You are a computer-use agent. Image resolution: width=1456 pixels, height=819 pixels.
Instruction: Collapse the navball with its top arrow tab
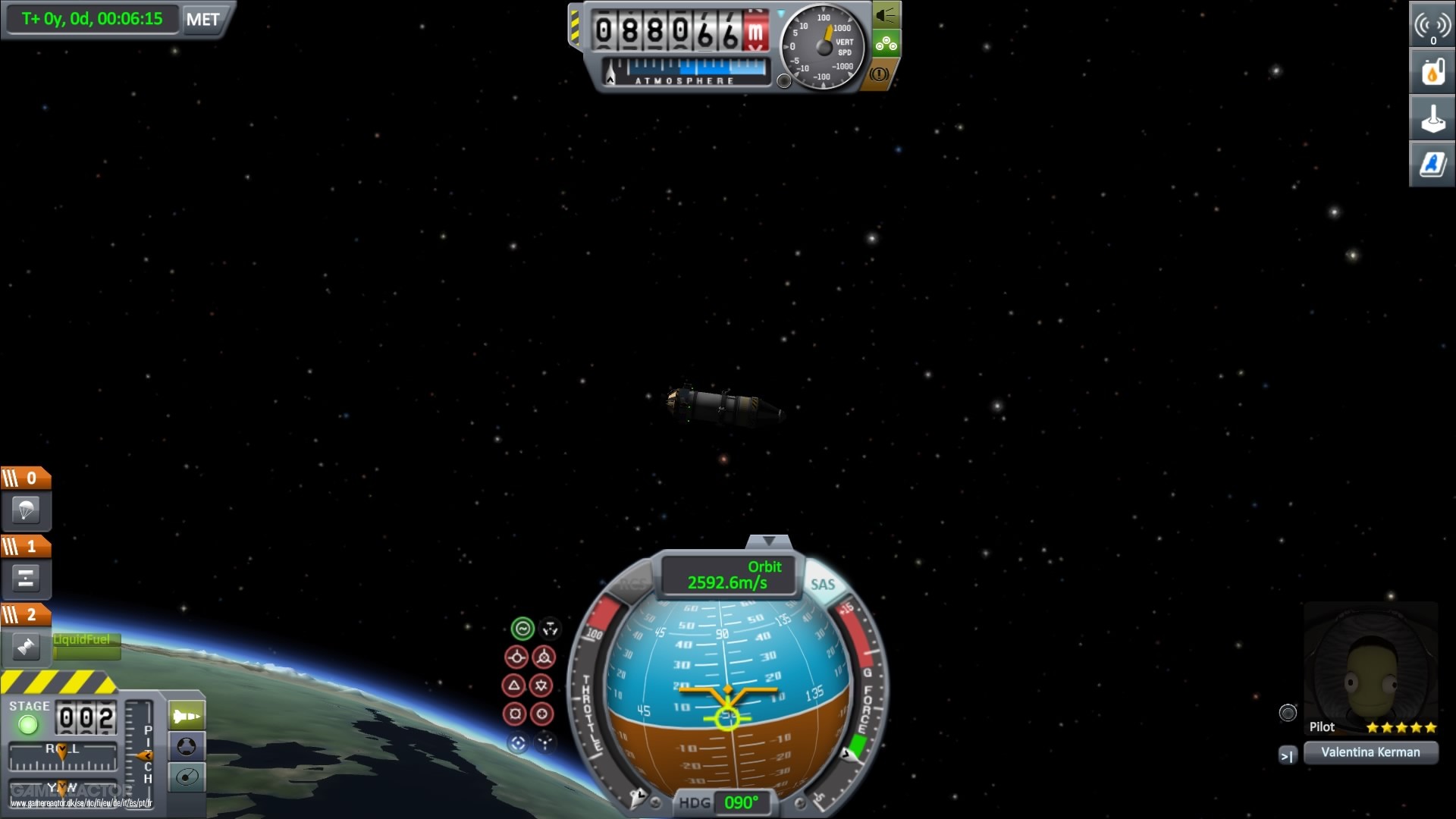[768, 540]
